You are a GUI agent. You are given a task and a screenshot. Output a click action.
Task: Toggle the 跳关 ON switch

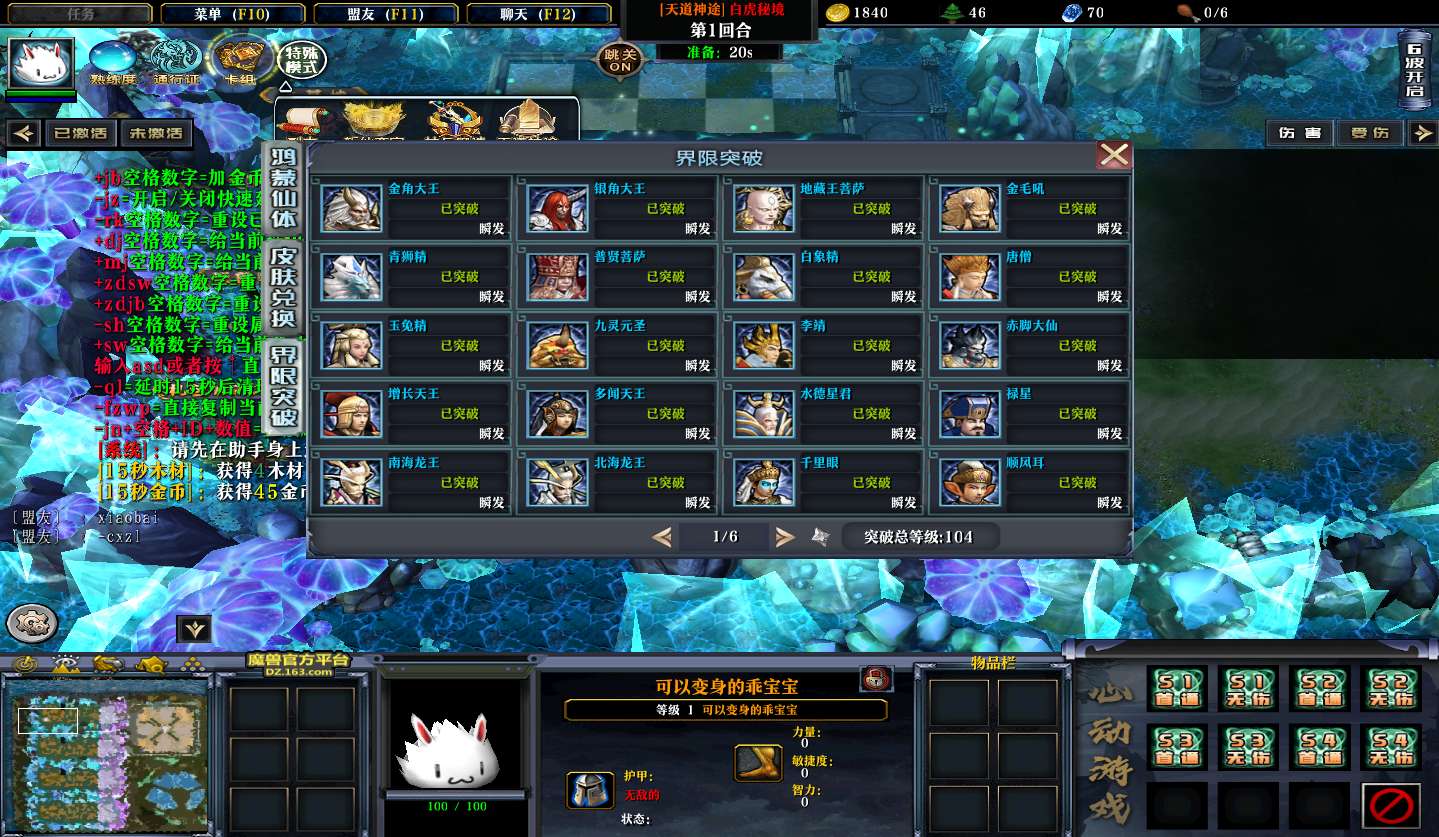tap(620, 60)
